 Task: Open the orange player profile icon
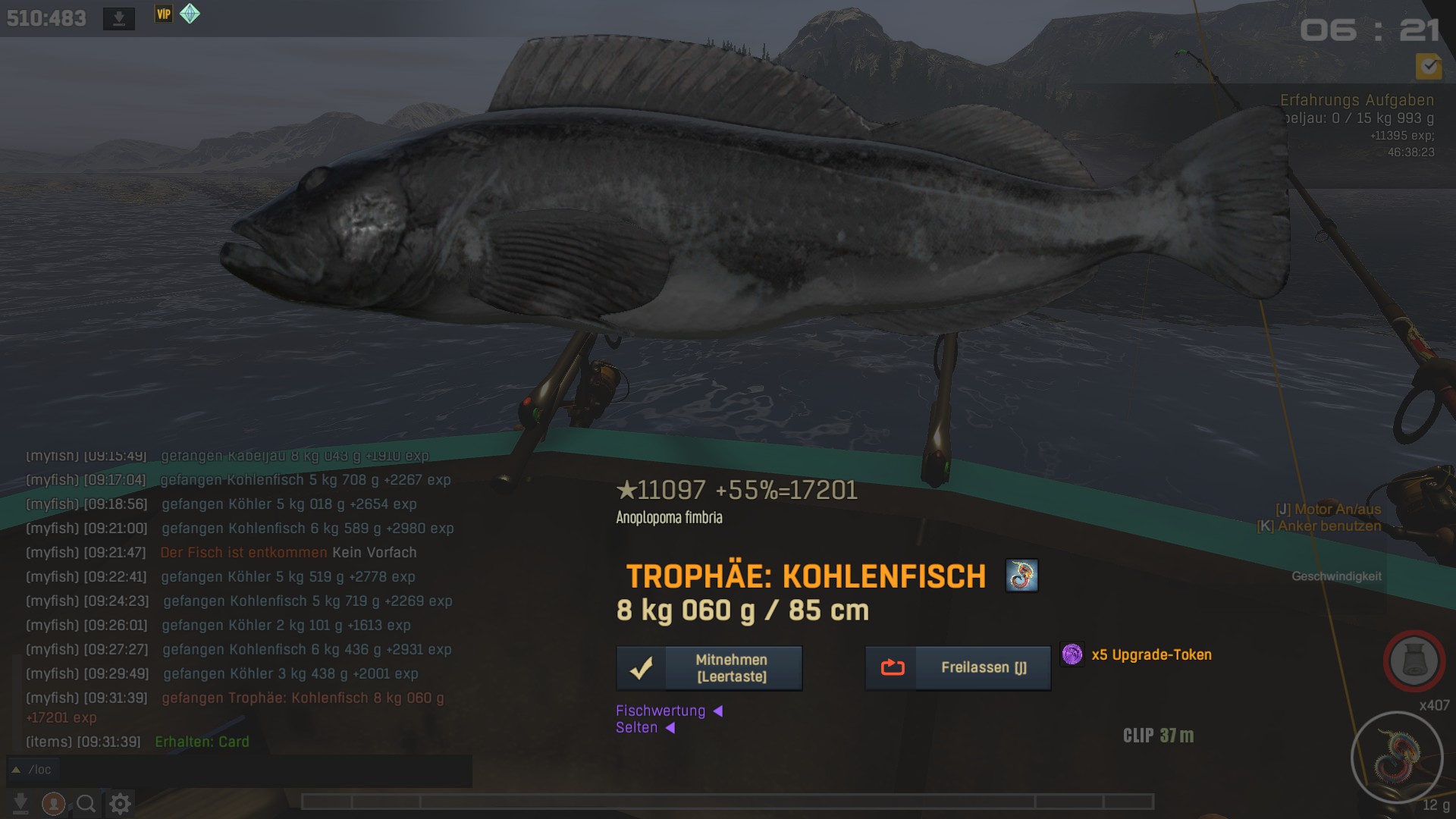53,803
